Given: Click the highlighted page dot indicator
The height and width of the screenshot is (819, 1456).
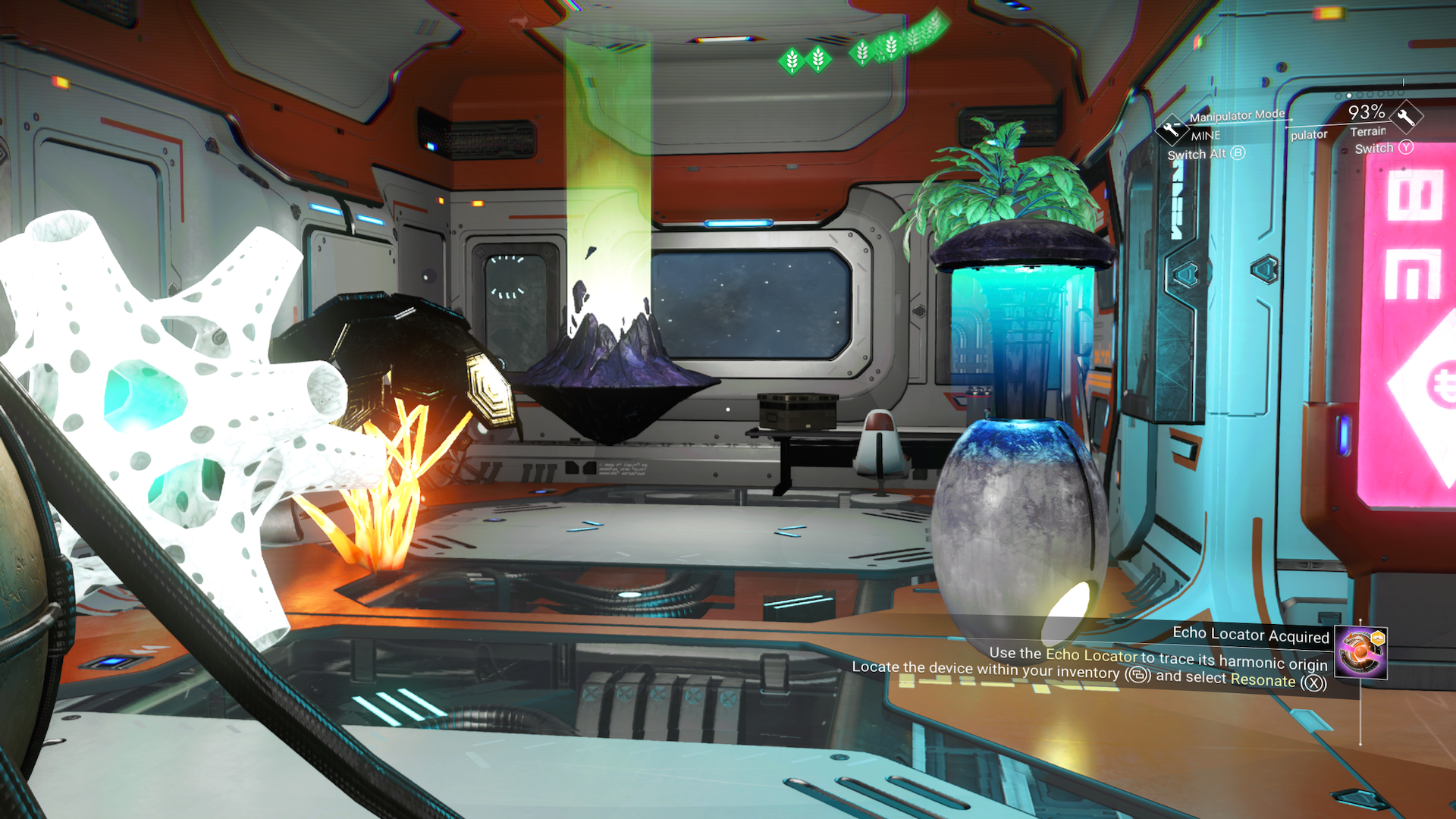Looking at the screenshot, I should 1348,96.
